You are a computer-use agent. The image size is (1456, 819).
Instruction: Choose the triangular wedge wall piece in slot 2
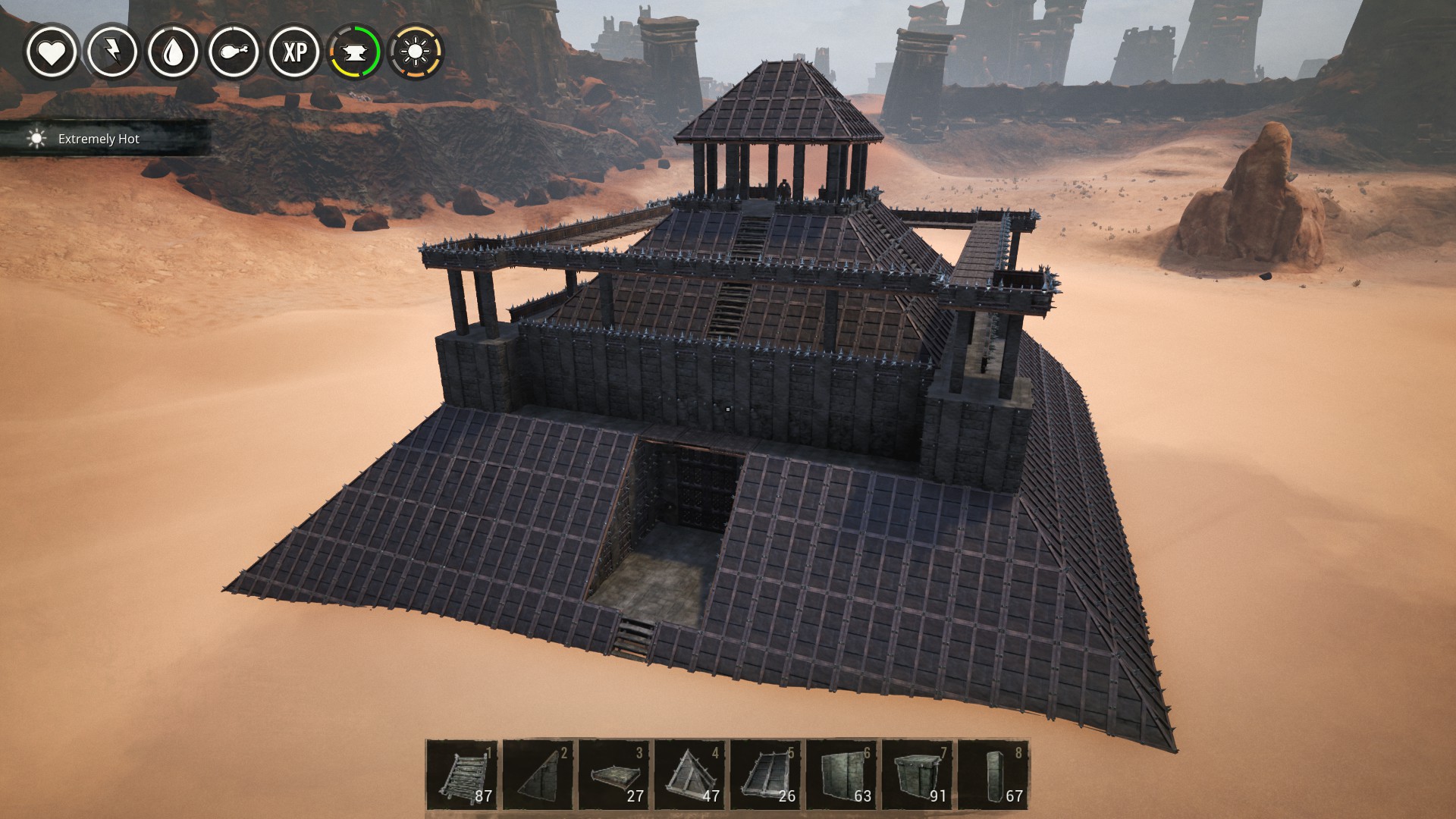click(x=538, y=775)
